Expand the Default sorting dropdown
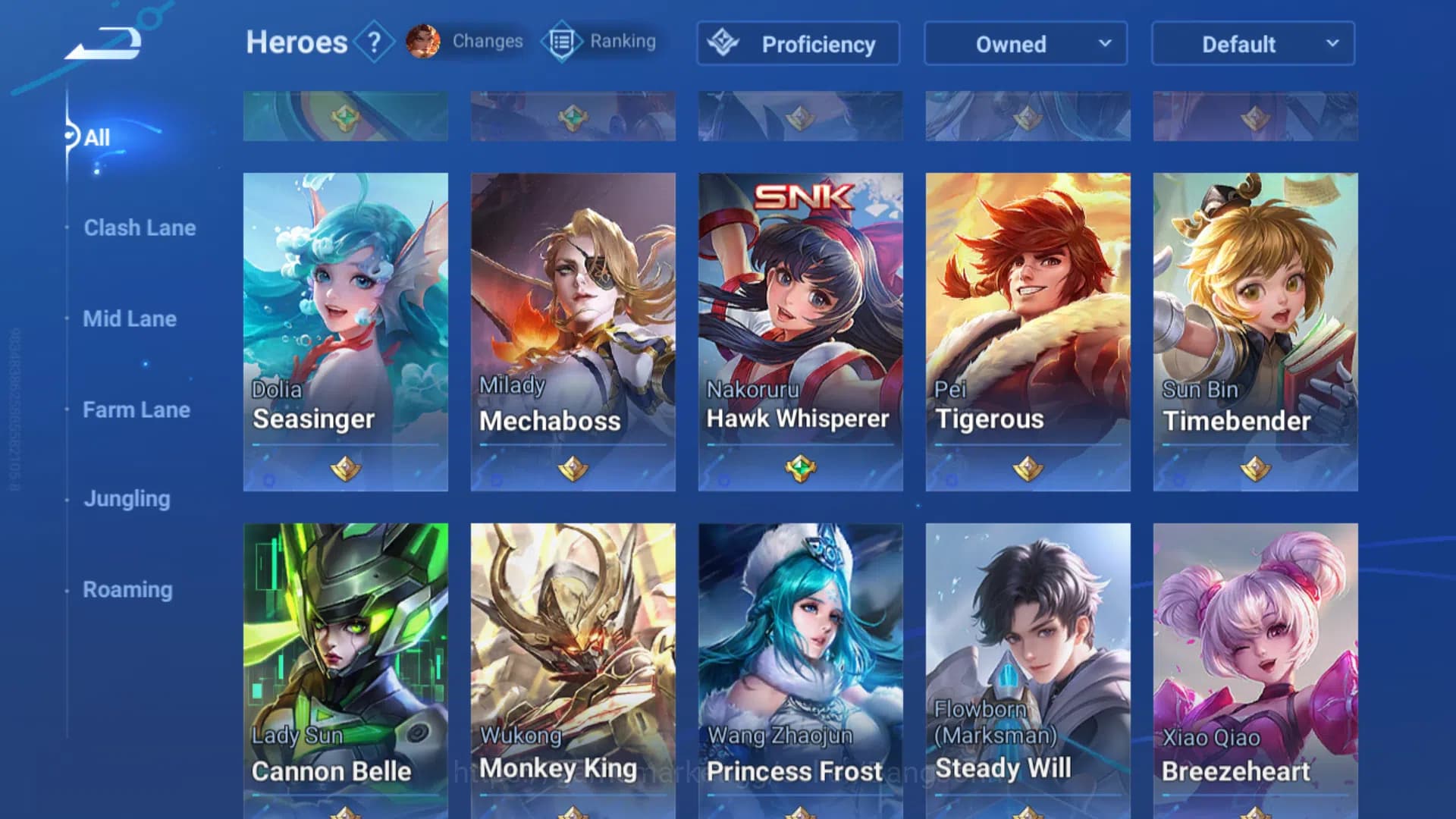This screenshot has width=1456, height=819. click(x=1251, y=44)
